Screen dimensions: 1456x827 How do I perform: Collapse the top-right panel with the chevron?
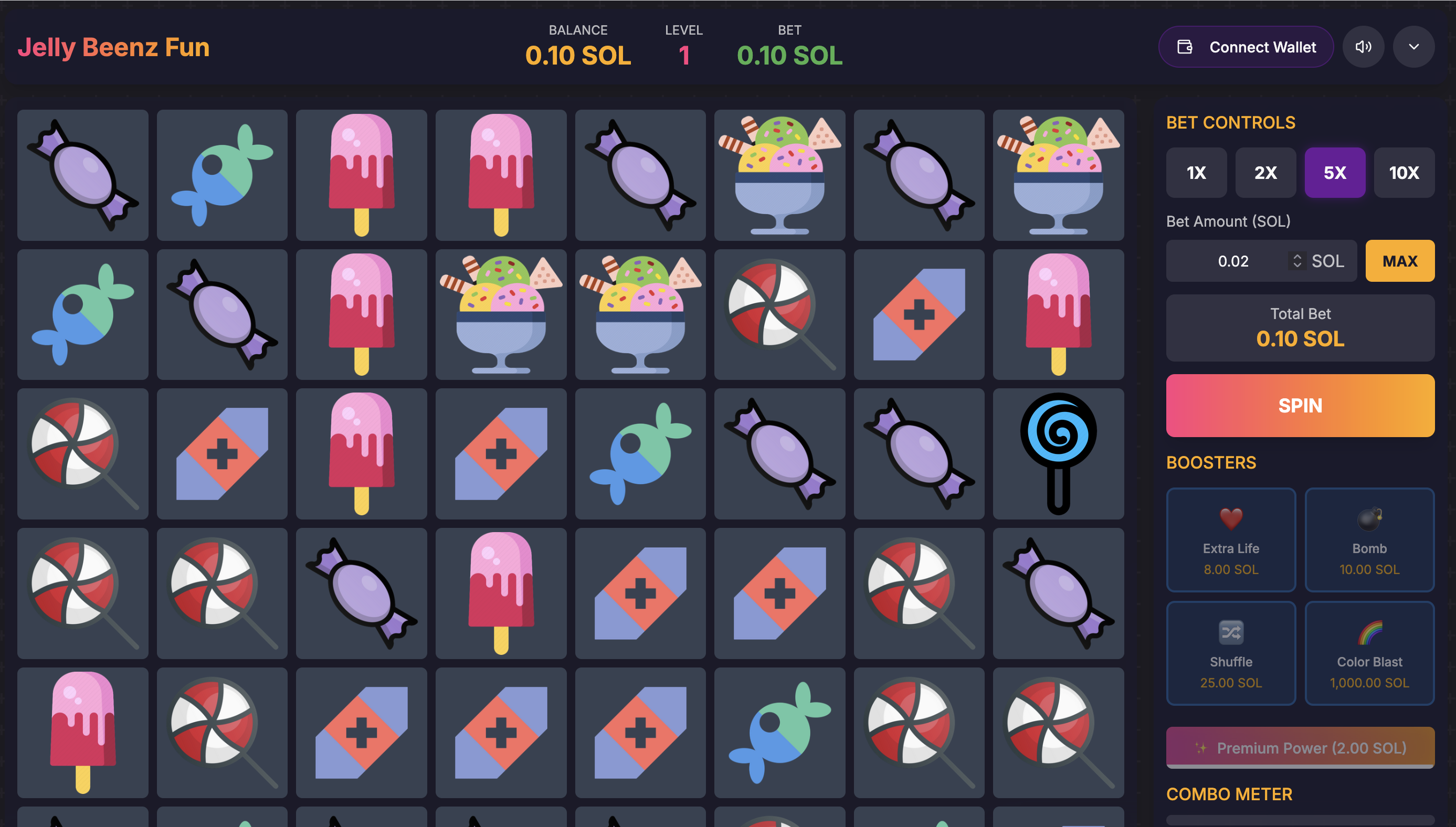click(1414, 47)
